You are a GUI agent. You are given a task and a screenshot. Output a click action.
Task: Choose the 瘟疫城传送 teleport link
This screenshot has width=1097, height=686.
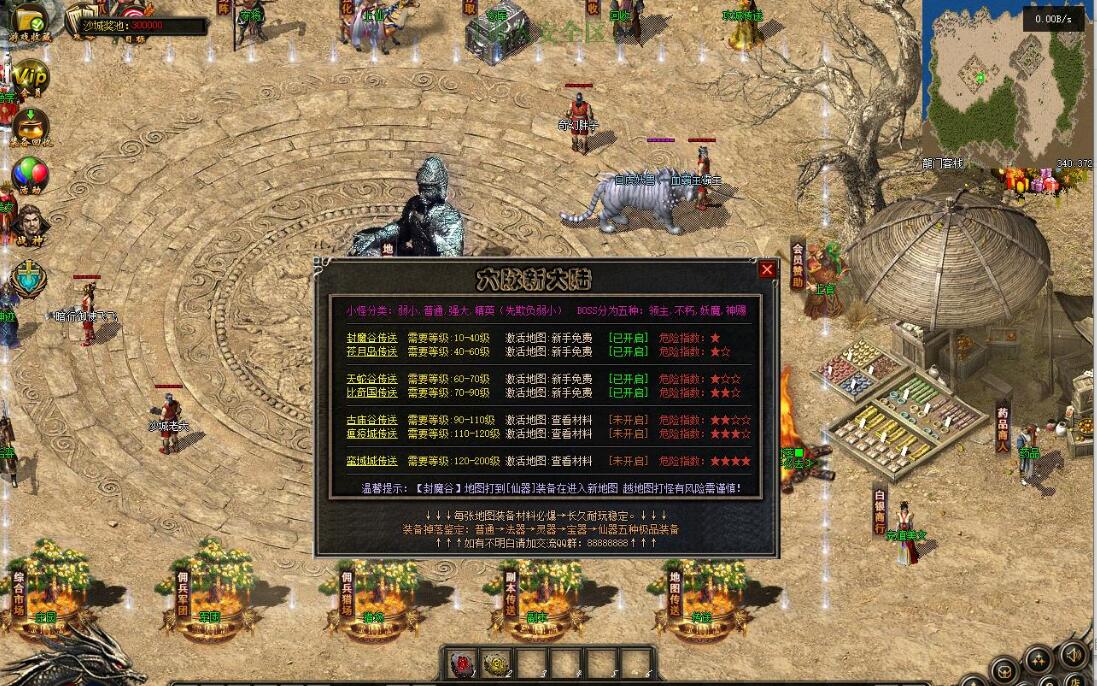click(x=372, y=434)
